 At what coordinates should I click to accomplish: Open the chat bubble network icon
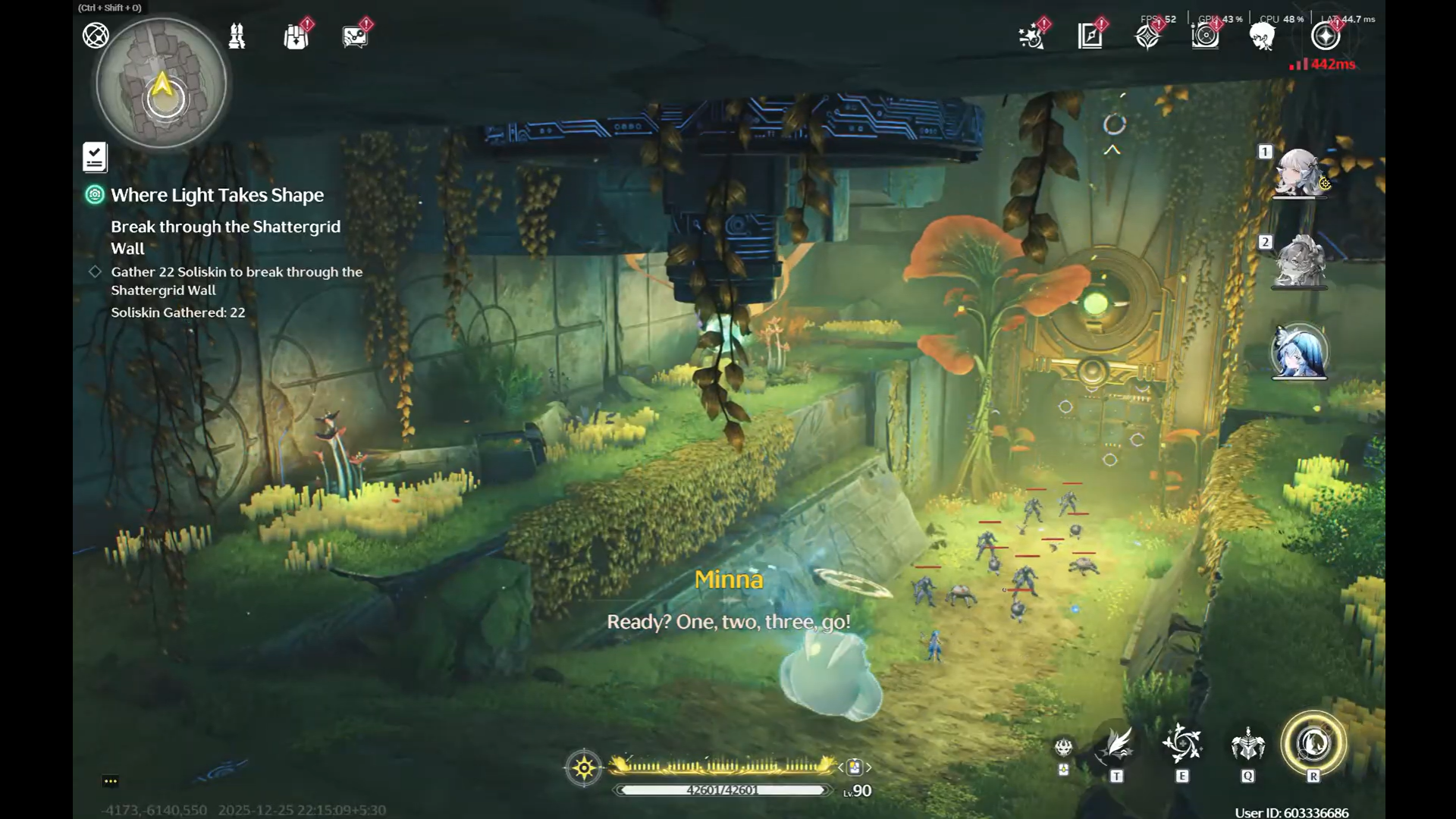coord(355,36)
